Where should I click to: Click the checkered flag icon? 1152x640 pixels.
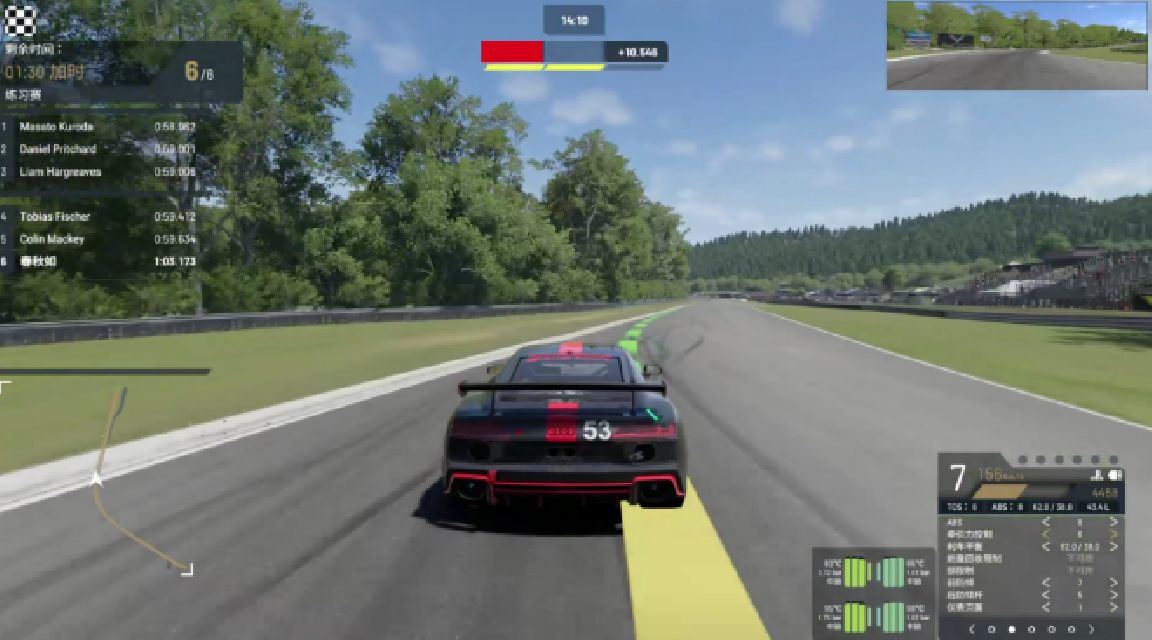pyautogui.click(x=21, y=19)
